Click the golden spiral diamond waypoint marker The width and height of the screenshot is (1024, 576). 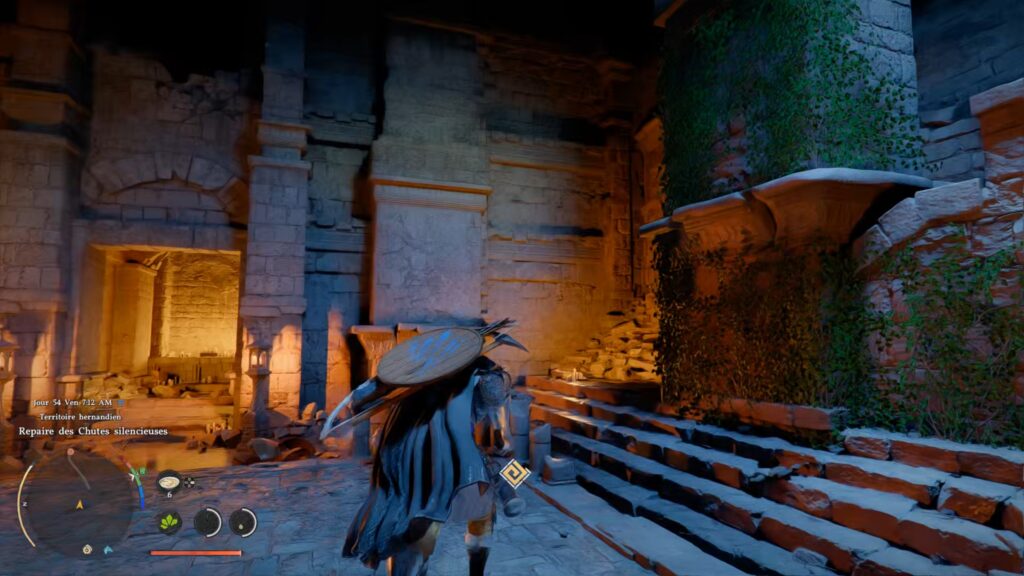point(515,472)
